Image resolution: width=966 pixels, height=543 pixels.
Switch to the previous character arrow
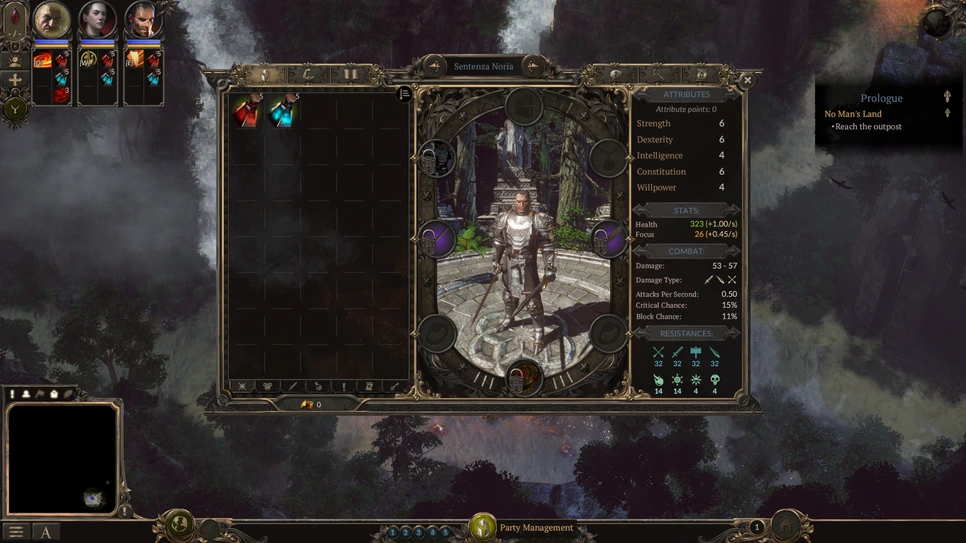coord(435,66)
